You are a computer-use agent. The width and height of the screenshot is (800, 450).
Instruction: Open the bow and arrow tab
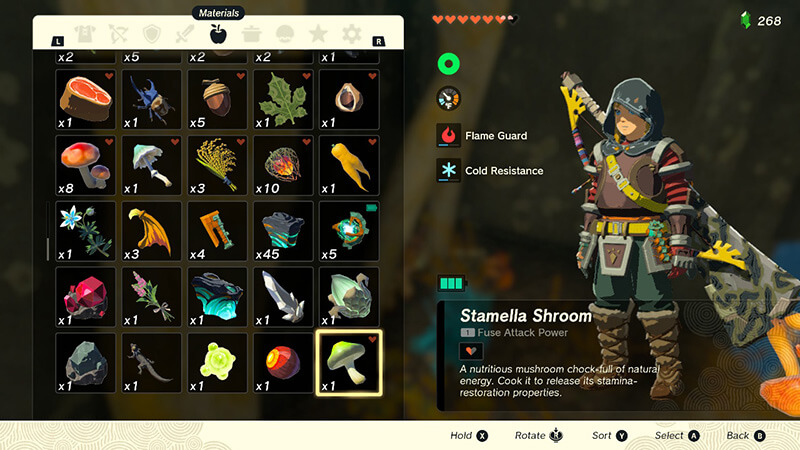[x=119, y=34]
